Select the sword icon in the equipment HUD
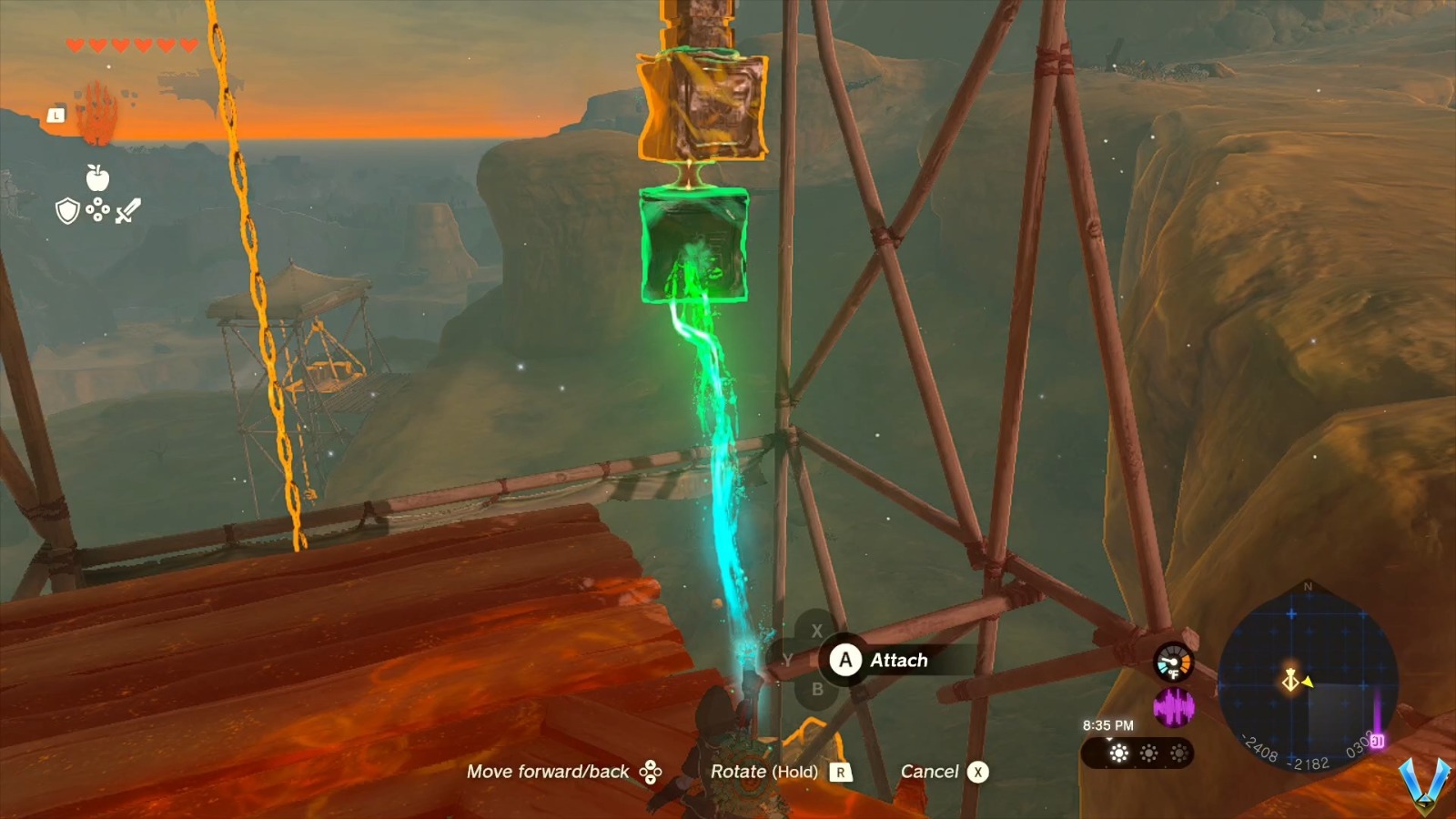 pyautogui.click(x=128, y=211)
